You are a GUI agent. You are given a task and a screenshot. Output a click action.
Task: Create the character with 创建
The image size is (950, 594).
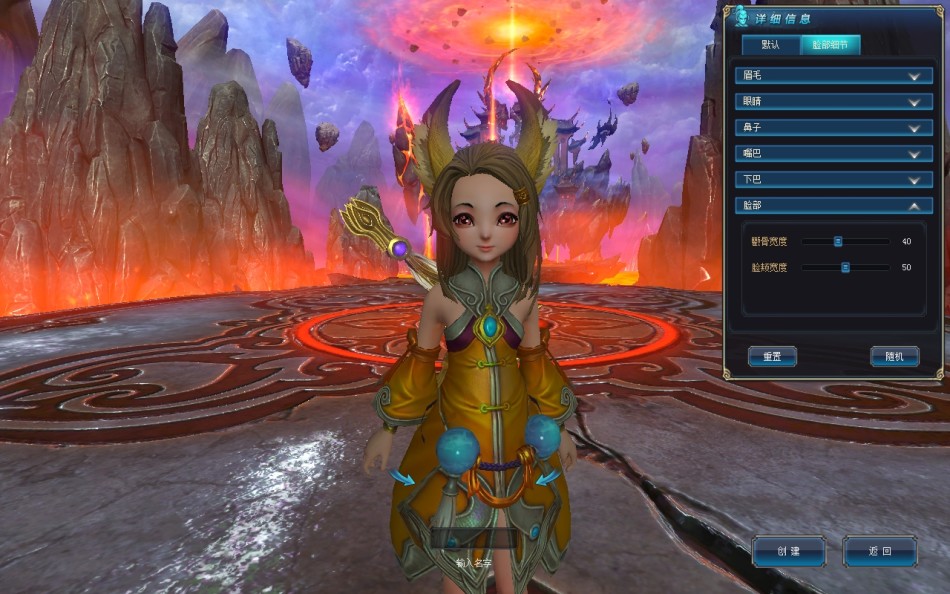(x=789, y=551)
